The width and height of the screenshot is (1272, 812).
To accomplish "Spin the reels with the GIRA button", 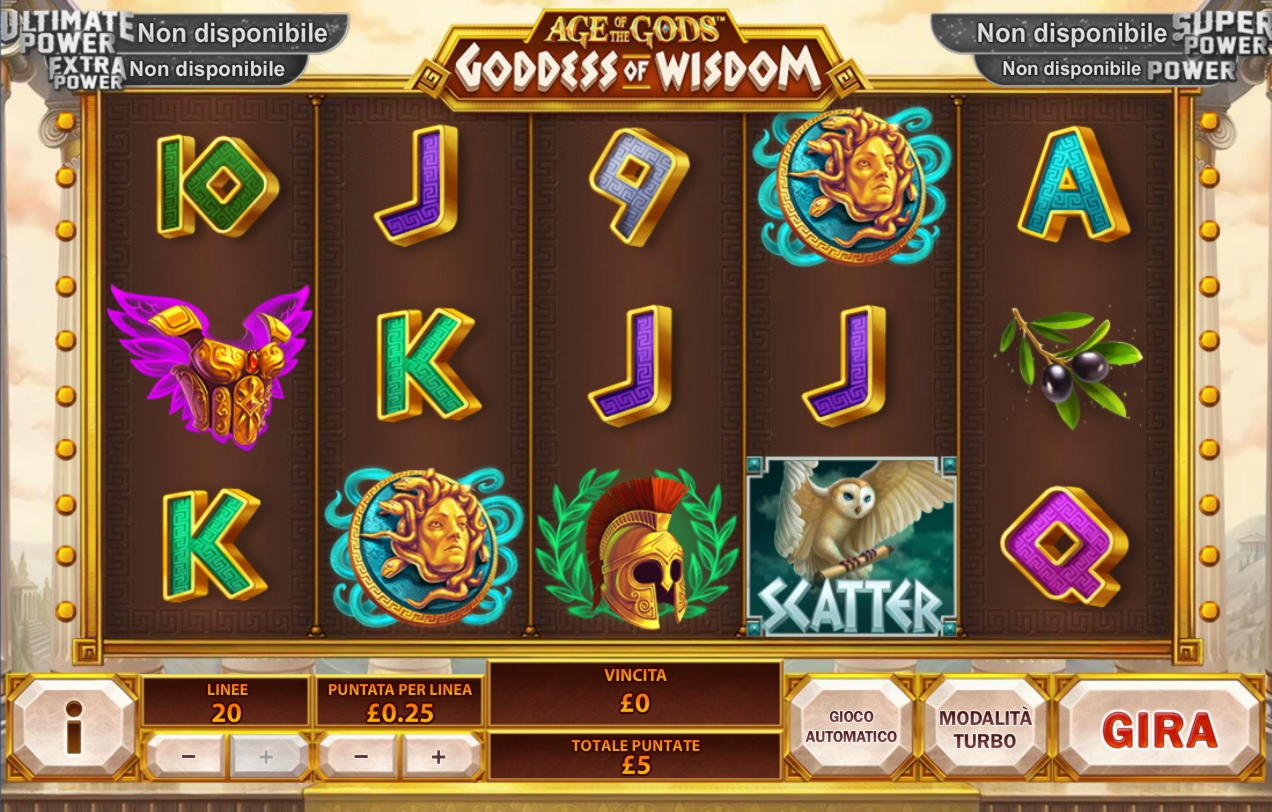I will tap(1159, 729).
